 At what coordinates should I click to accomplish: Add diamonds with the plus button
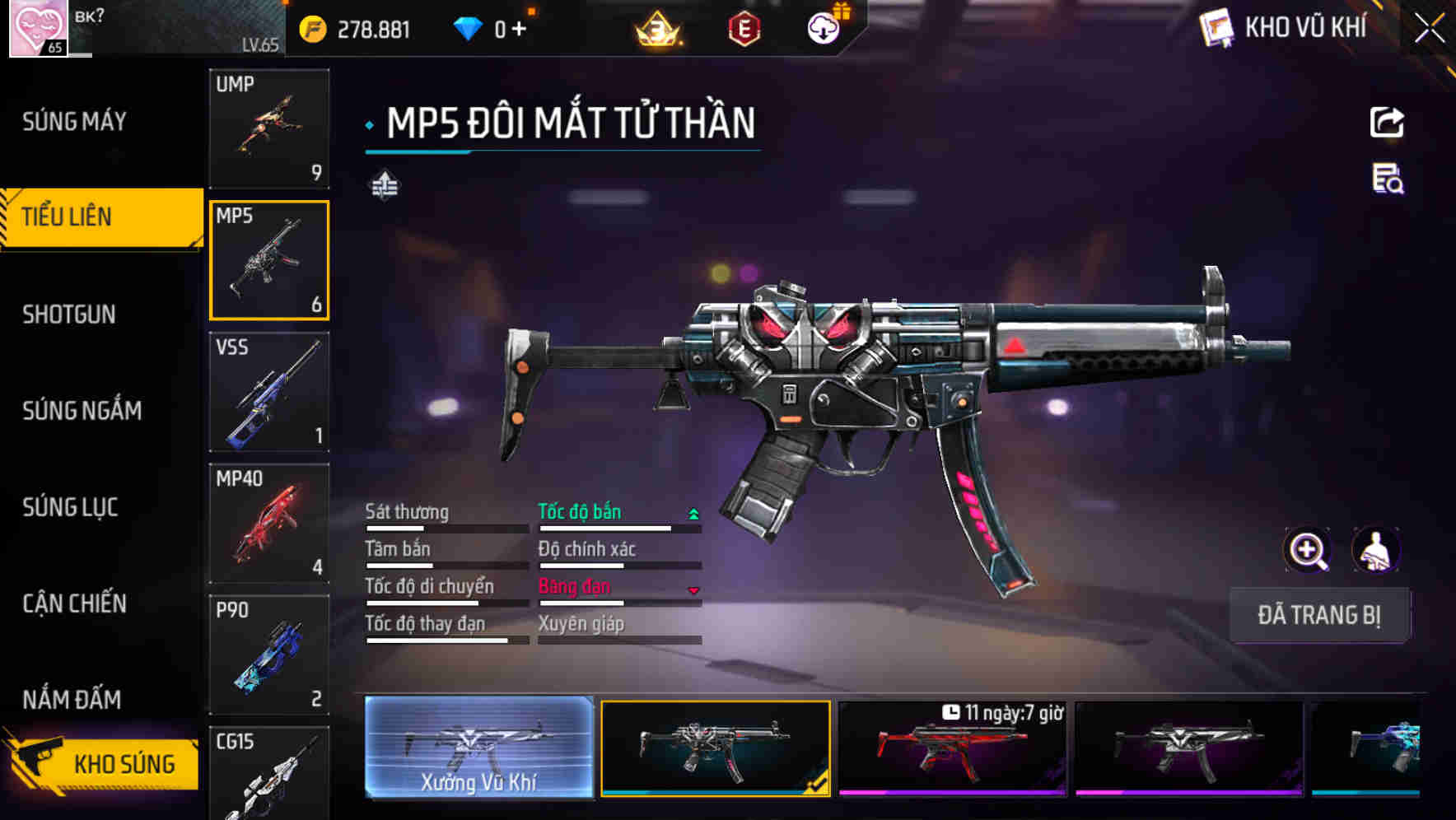tap(519, 30)
